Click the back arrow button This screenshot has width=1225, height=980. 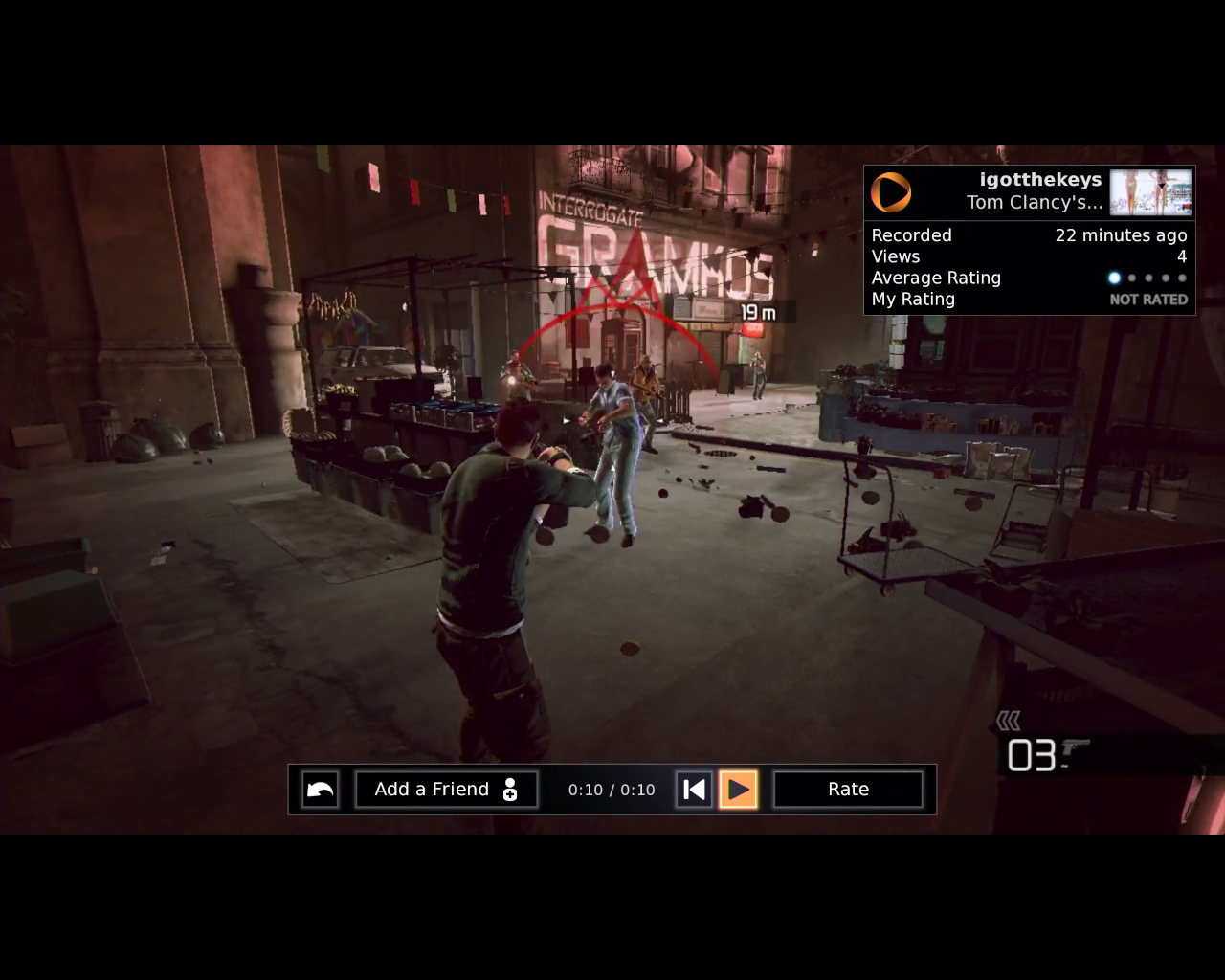[x=320, y=790]
